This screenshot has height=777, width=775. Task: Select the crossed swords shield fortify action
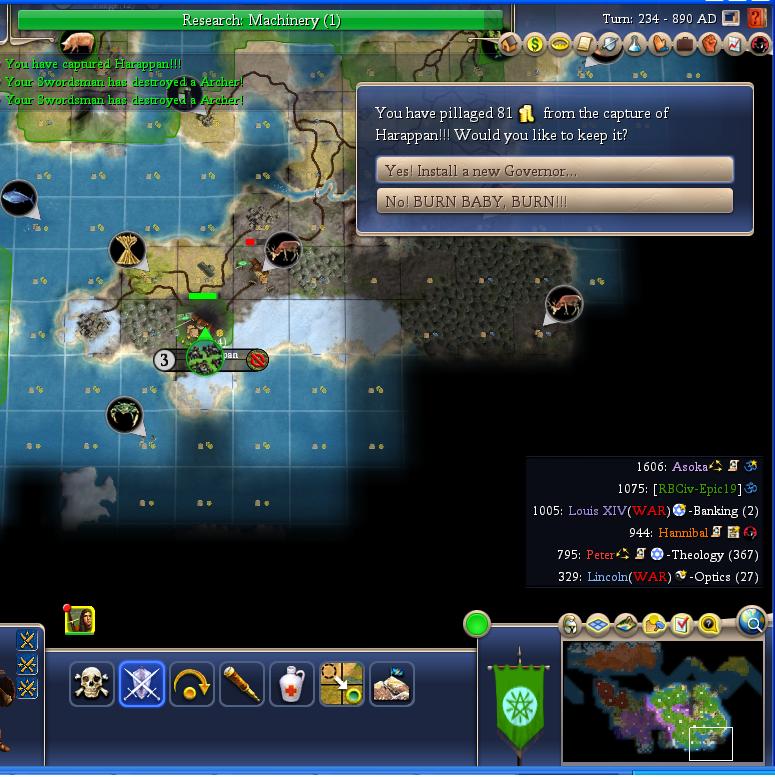click(142, 684)
